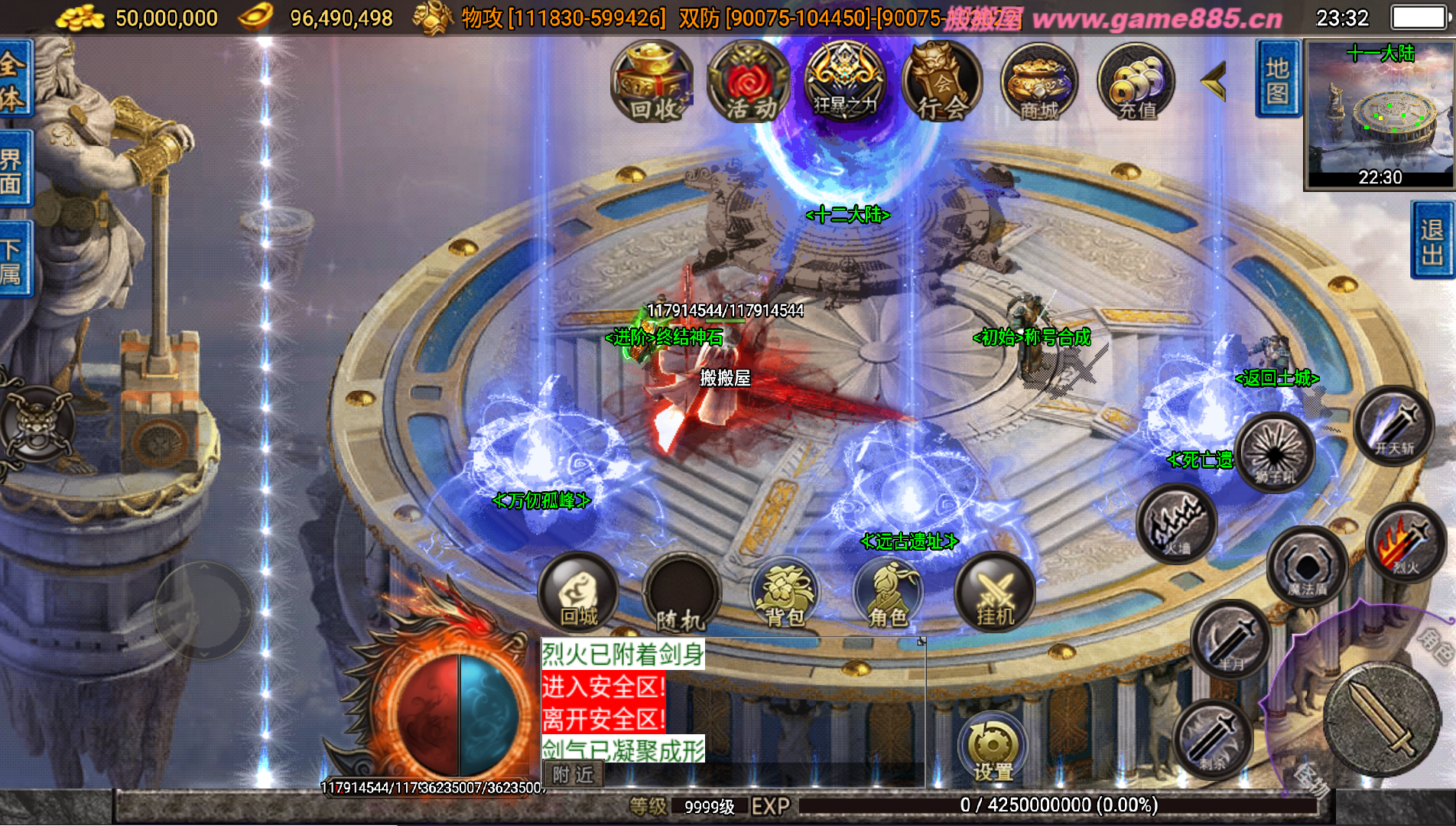Switch to the 全体 side tab
Screen dimensions: 1456x826
coord(14,80)
